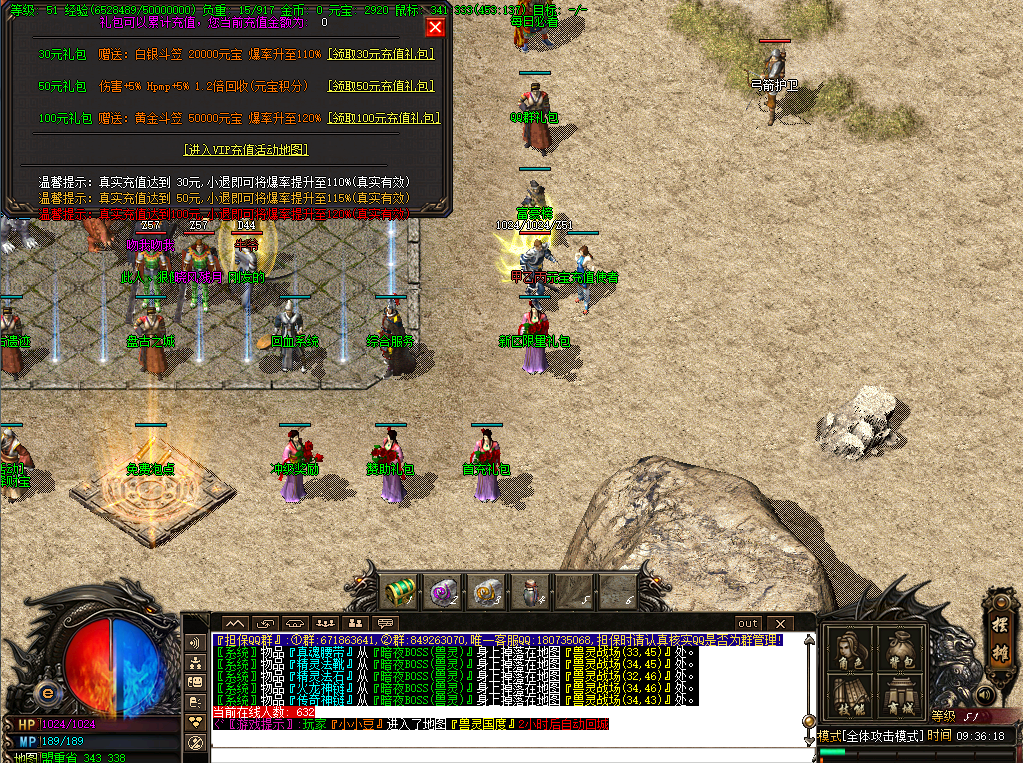Close the recharge gift pack dialog
Screen dimensions: 1023x763
click(435, 27)
